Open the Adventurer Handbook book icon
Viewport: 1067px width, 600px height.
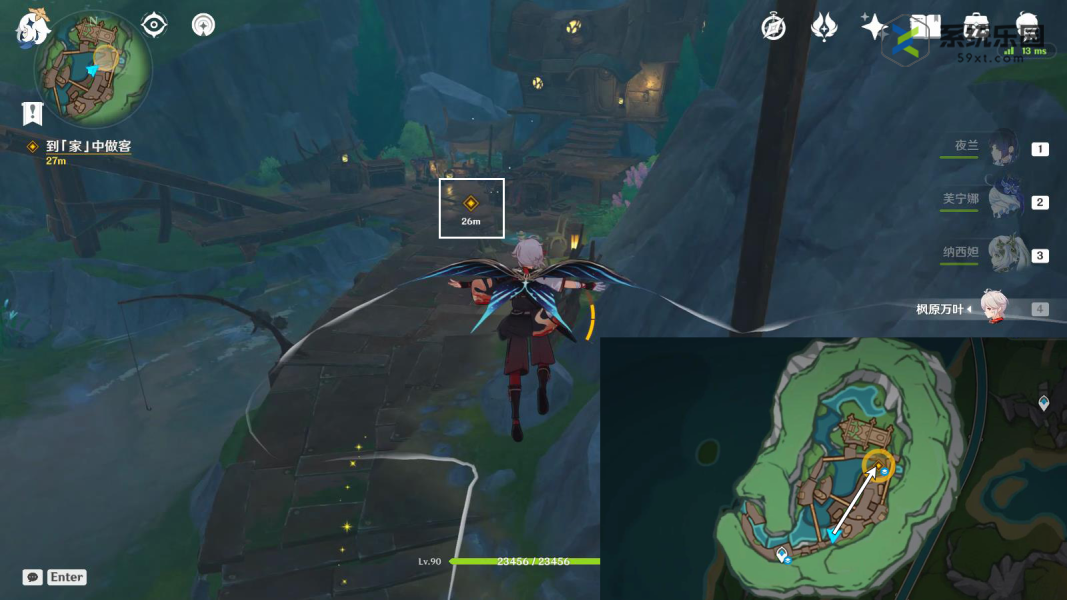[x=925, y=27]
